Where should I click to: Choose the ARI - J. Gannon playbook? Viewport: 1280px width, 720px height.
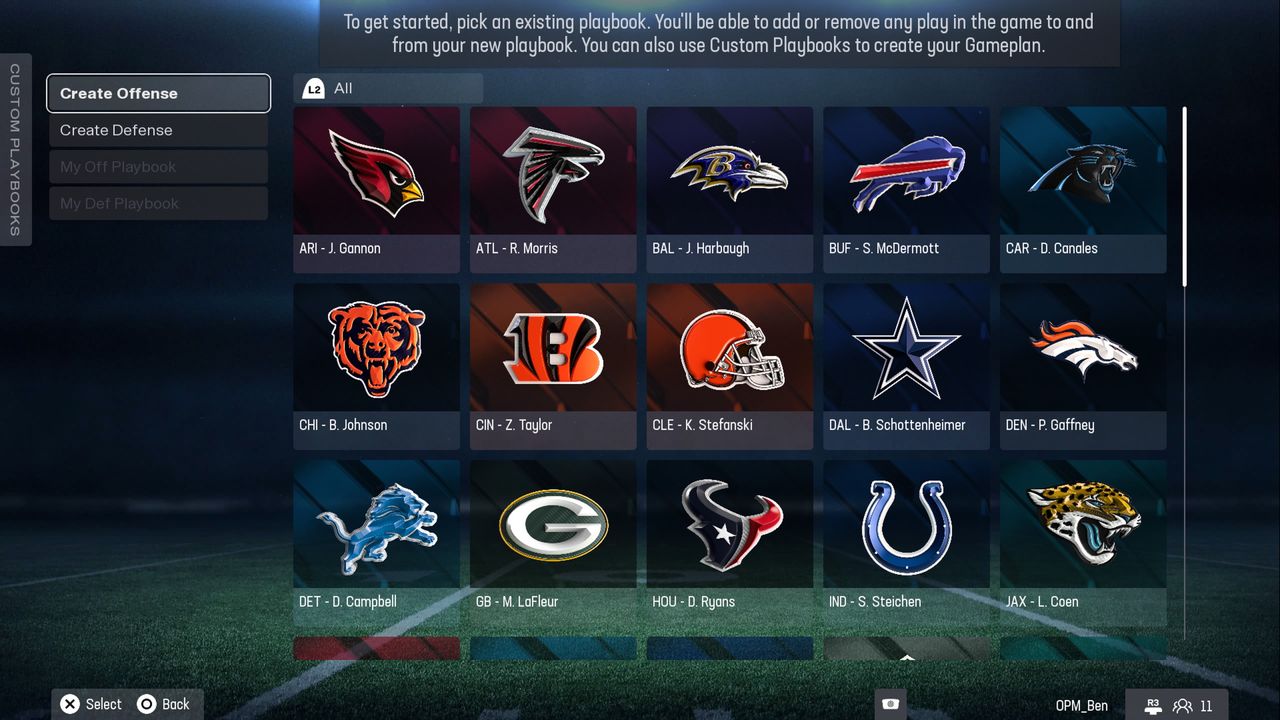pos(376,189)
